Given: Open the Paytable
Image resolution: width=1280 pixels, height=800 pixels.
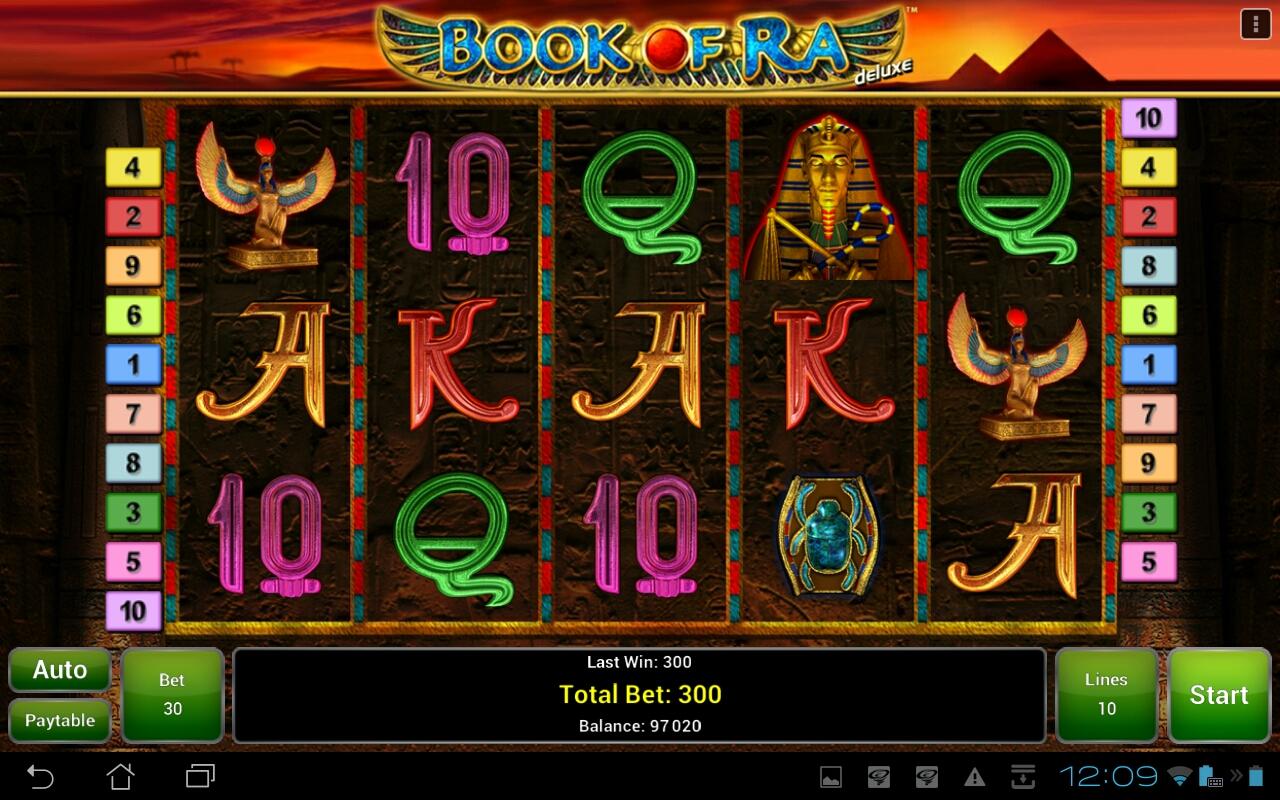Looking at the screenshot, I should tap(60, 720).
